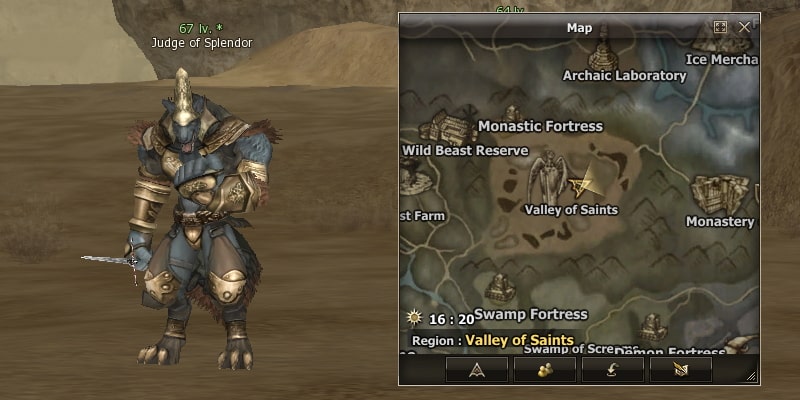
Task: Select Swamp Fortress on the map
Action: (500, 290)
